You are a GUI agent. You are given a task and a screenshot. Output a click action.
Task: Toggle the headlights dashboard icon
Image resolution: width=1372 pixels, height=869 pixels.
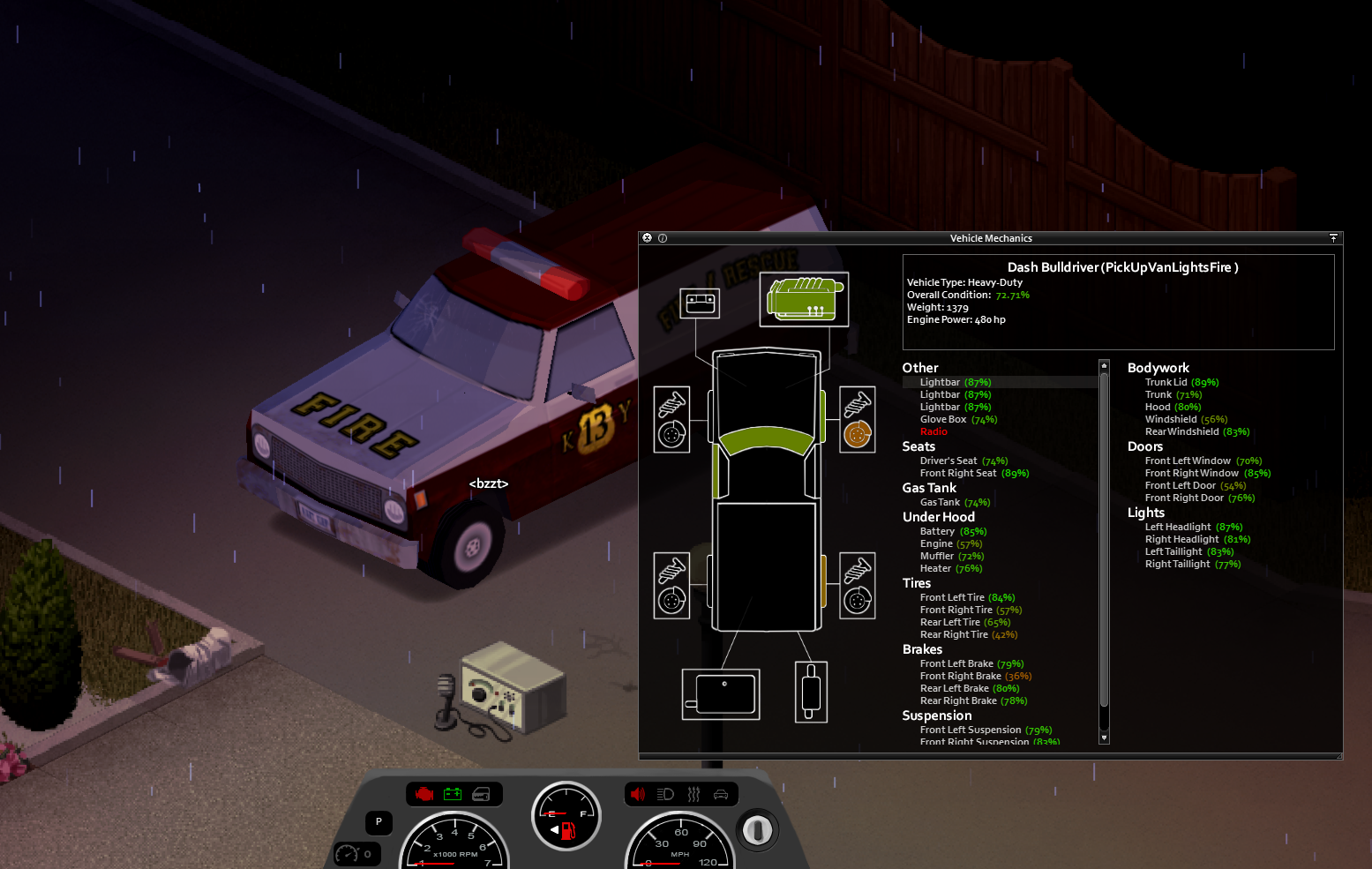(x=665, y=794)
